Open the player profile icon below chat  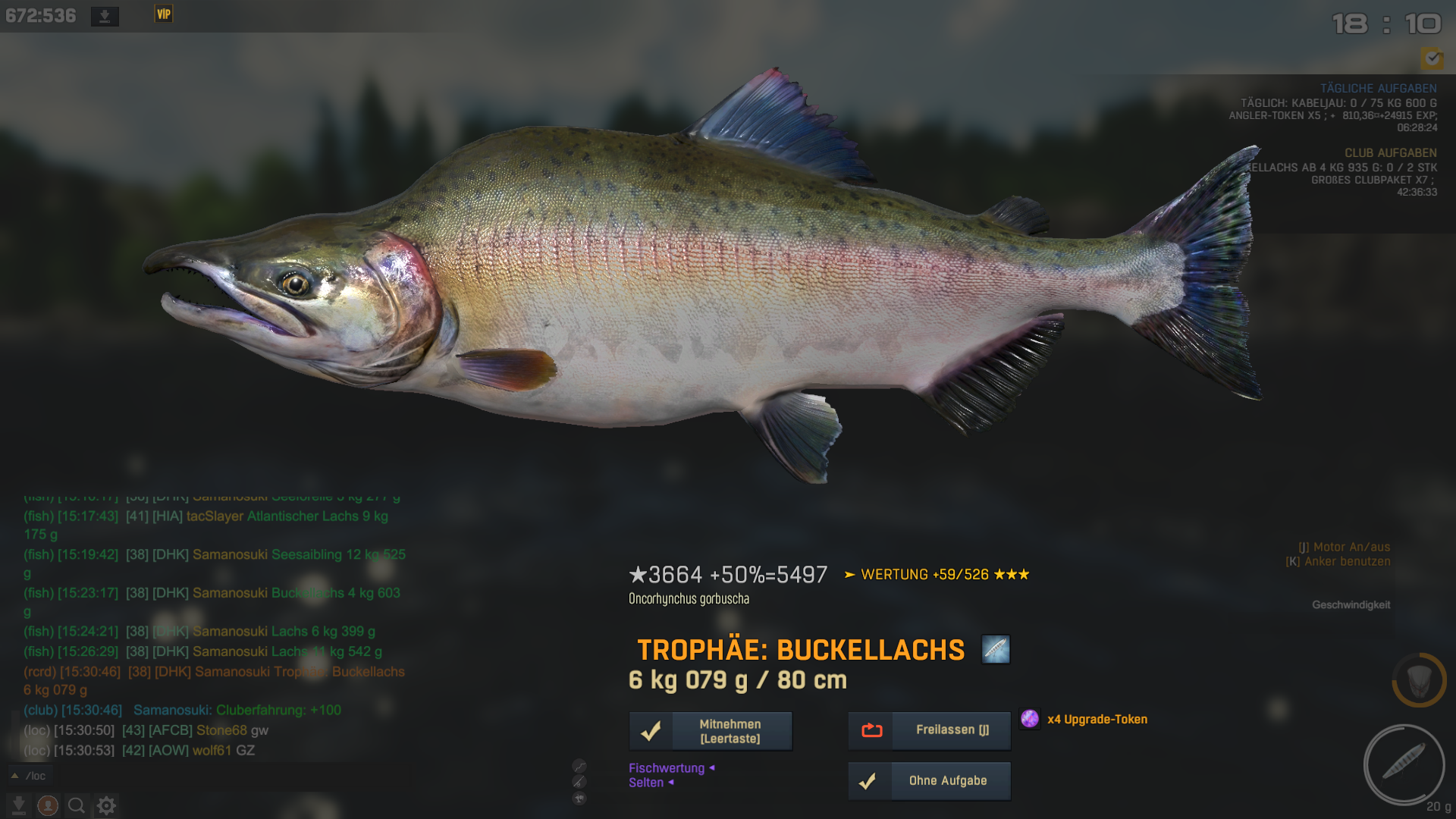pyautogui.click(x=48, y=805)
